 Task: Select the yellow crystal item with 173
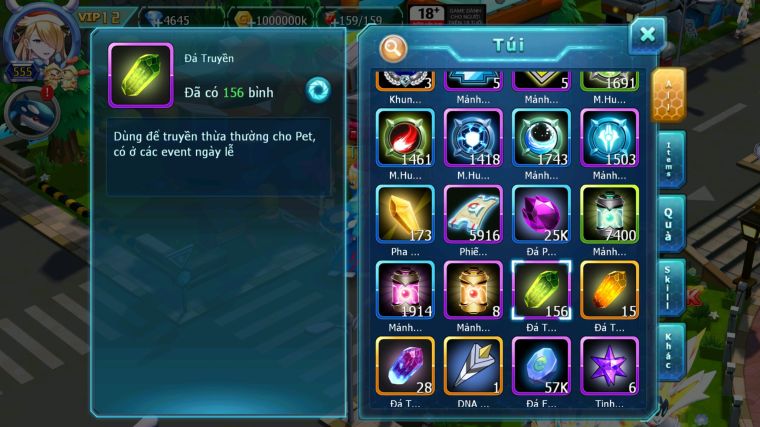click(405, 214)
